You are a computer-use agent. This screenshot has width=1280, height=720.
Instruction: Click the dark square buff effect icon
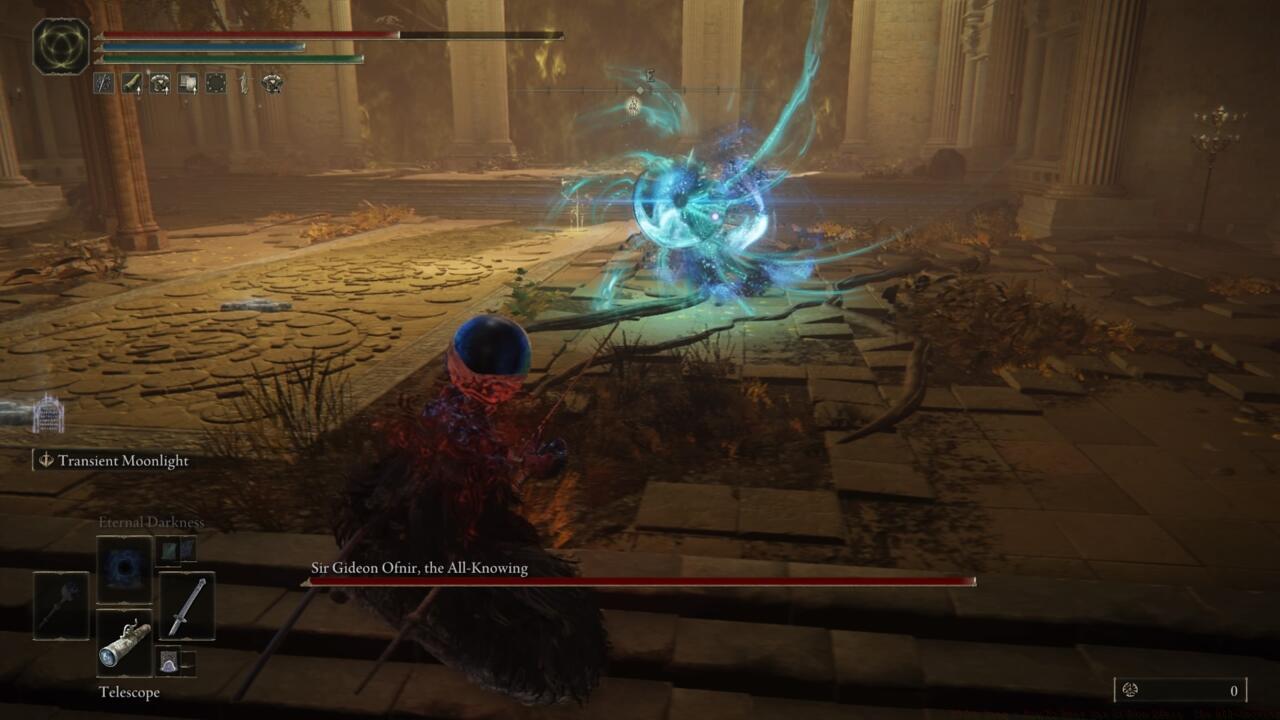pos(214,82)
